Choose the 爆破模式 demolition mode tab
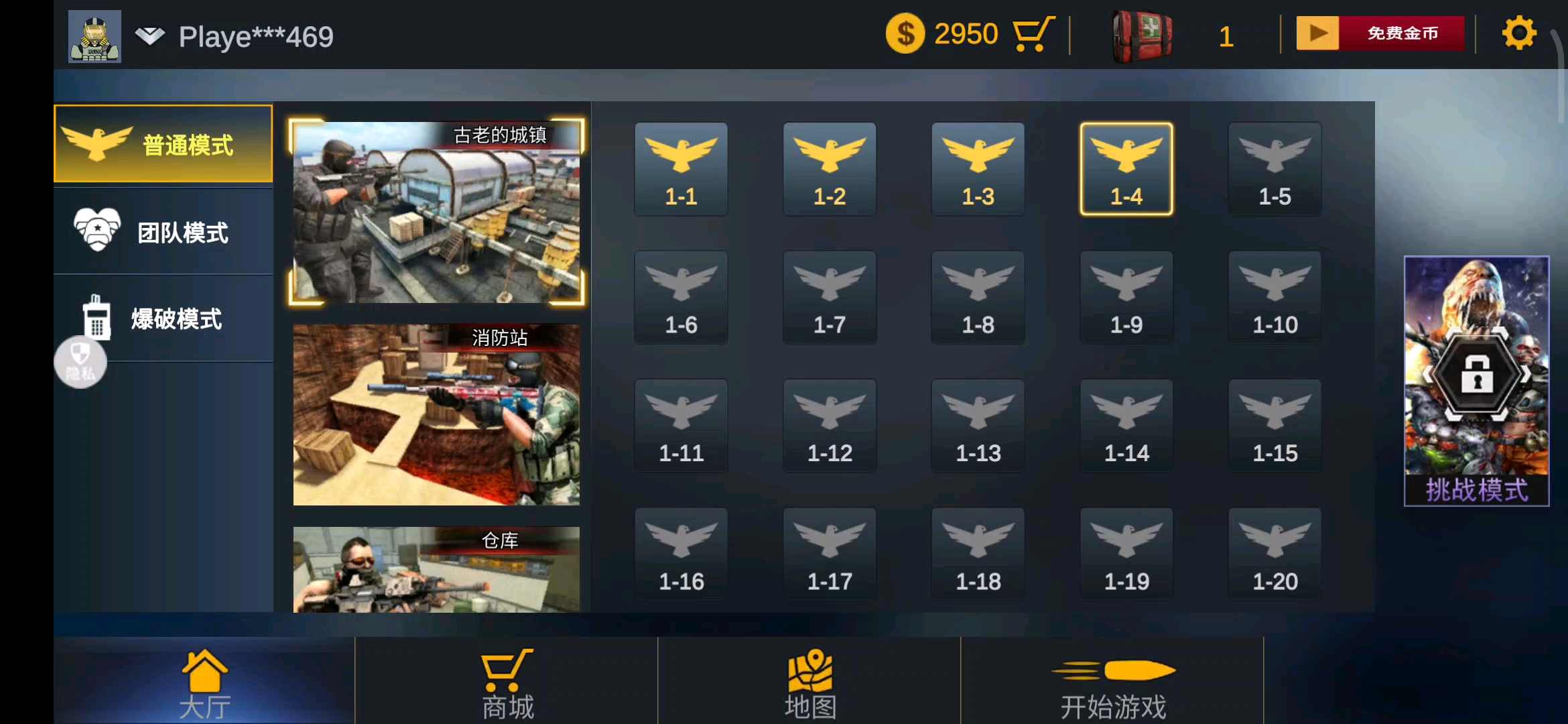1568x724 pixels. coord(163,318)
